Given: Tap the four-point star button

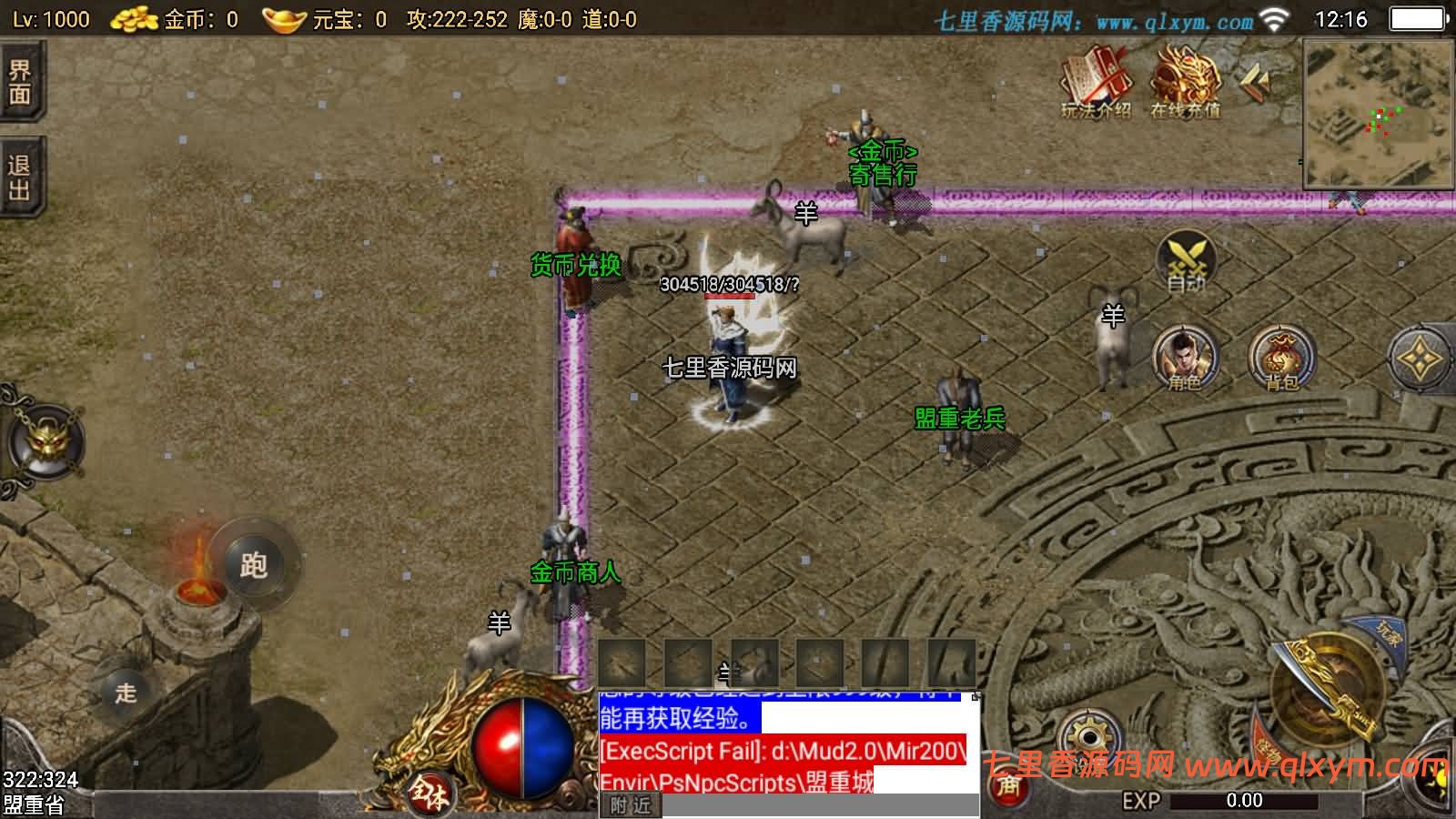Looking at the screenshot, I should [1420, 359].
